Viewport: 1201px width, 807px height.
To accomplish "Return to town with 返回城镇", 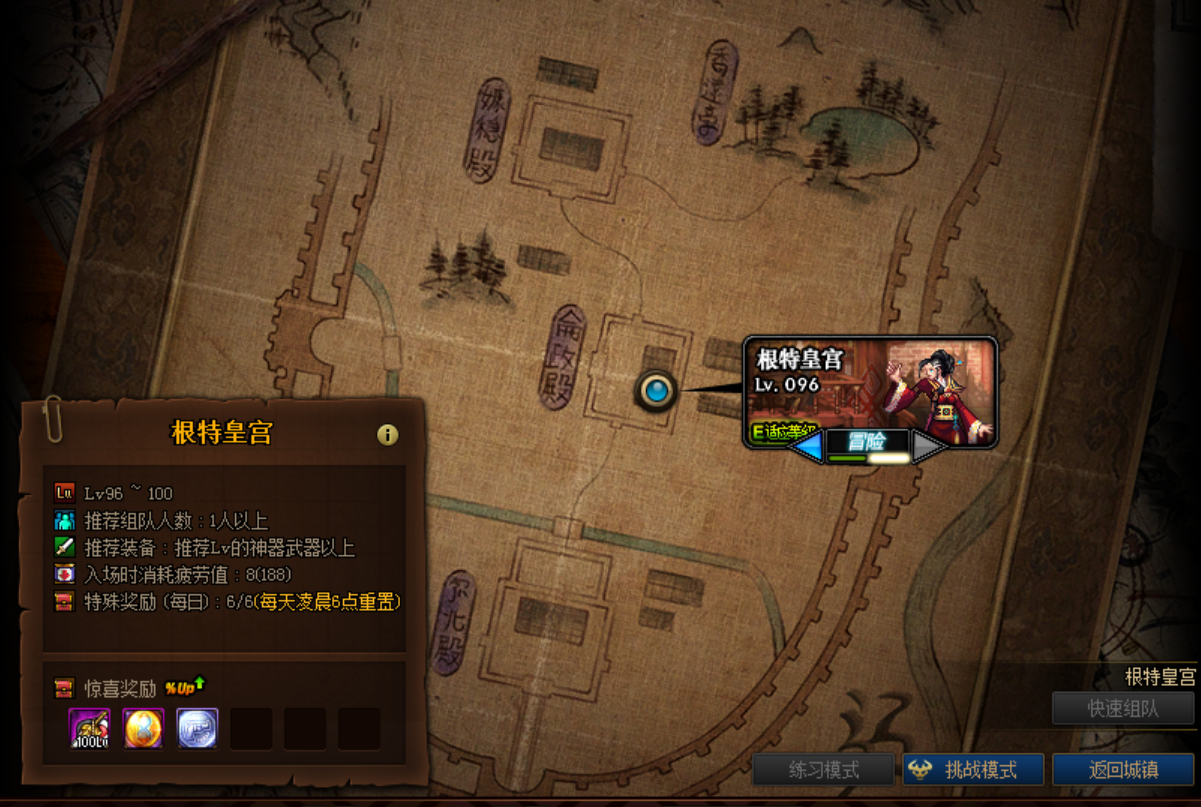I will pyautogui.click(x=1123, y=770).
